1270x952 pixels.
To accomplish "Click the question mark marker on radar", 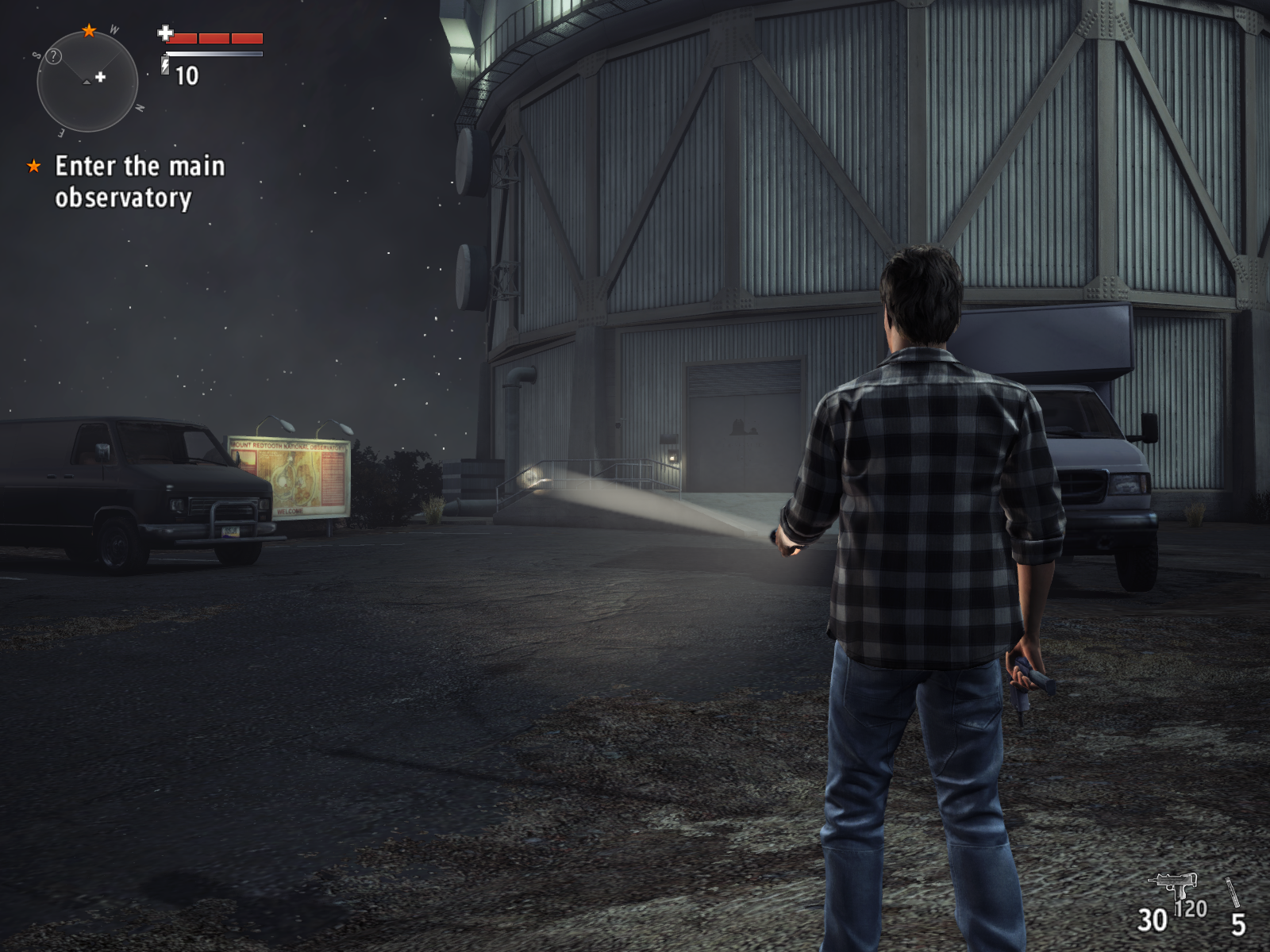I will tap(53, 56).
